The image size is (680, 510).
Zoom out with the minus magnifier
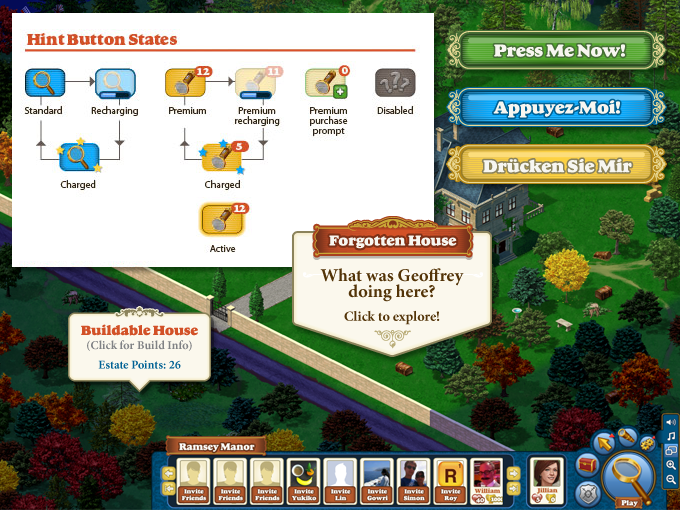tap(670, 481)
